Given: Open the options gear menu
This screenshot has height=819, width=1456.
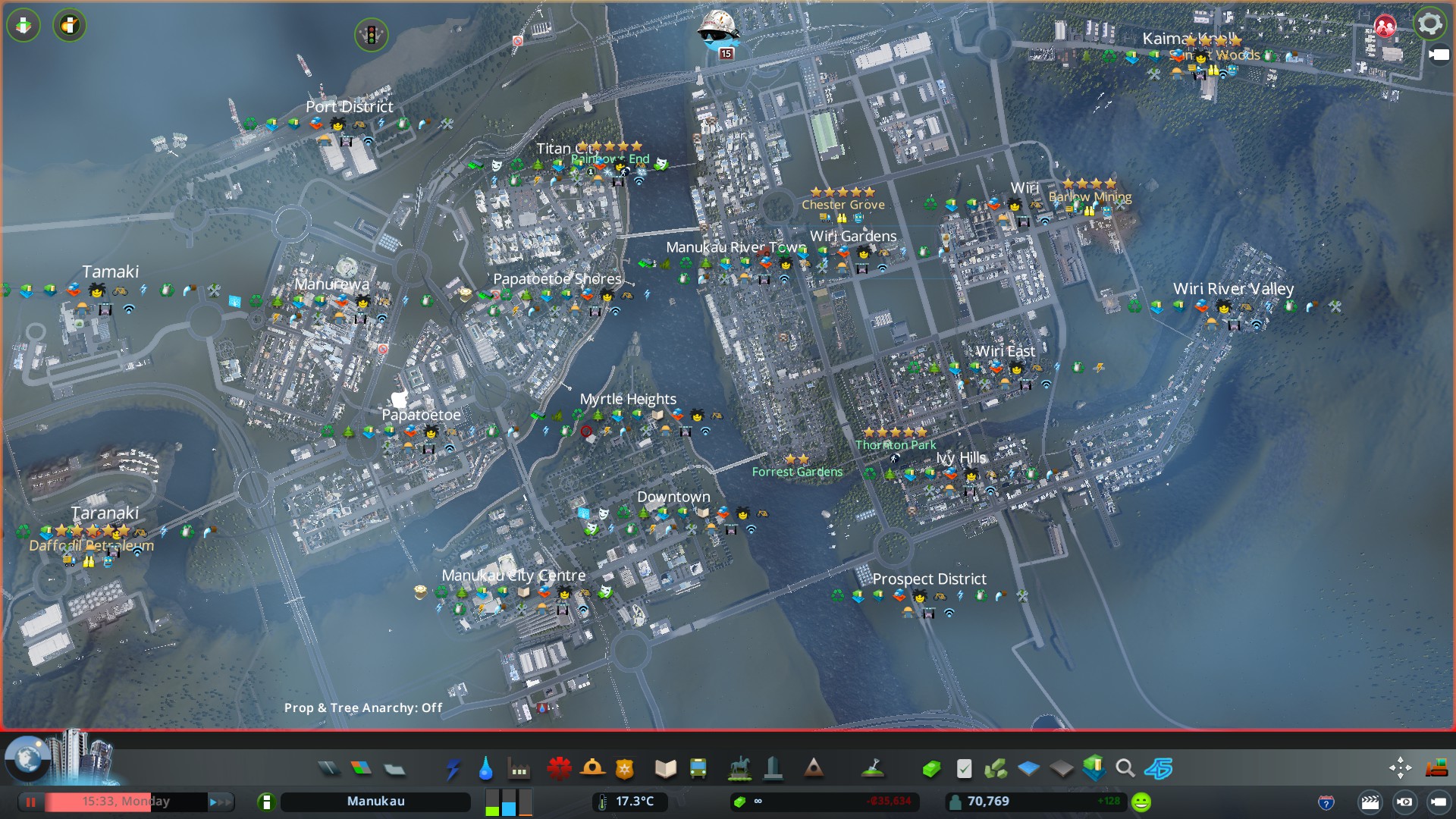Looking at the screenshot, I should [1429, 24].
